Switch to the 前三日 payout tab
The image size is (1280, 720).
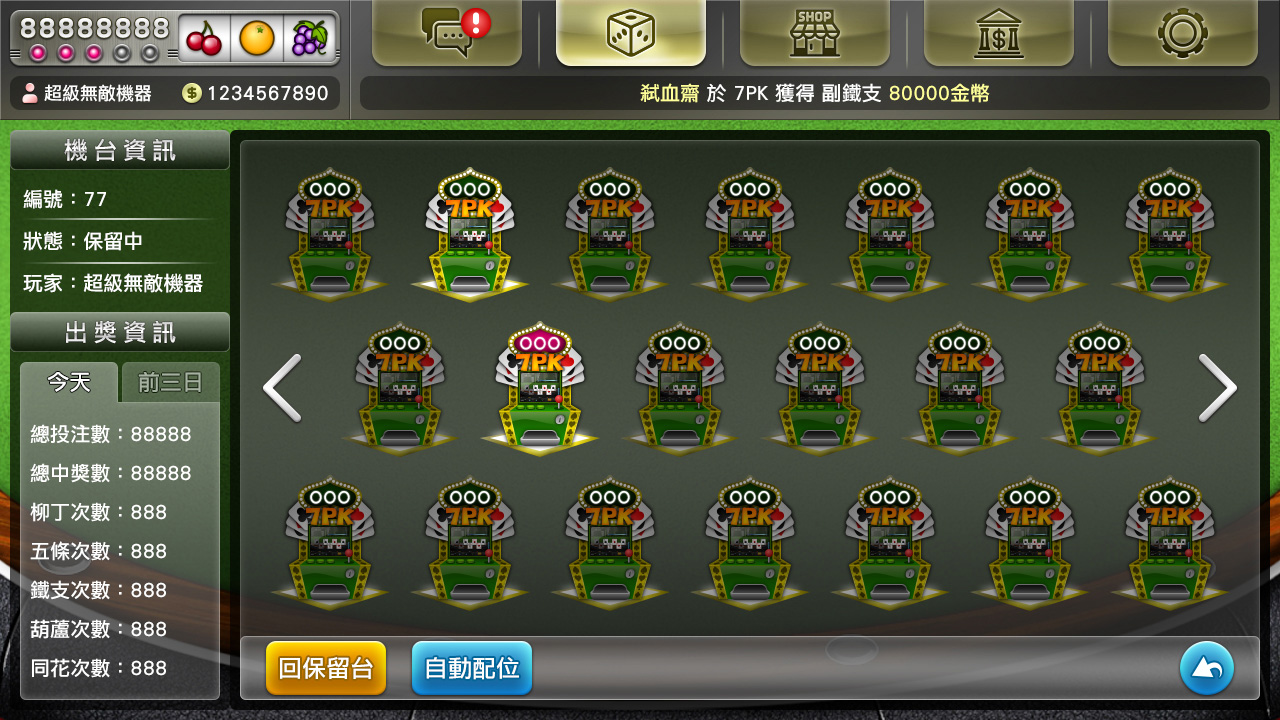click(170, 383)
